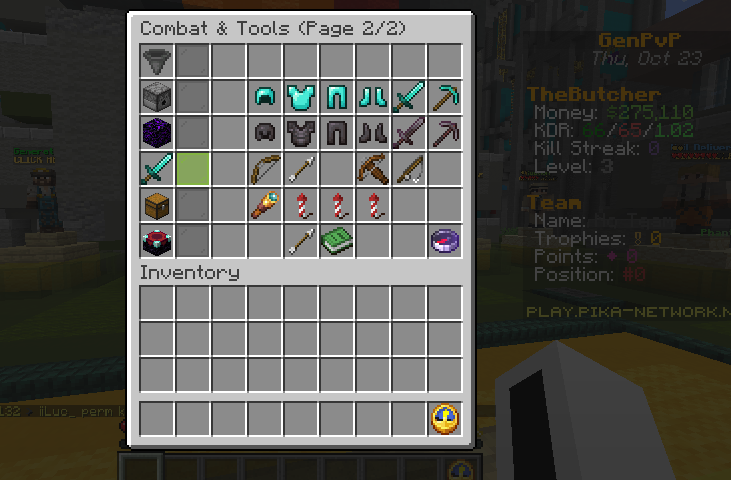Select the bow

click(265, 169)
